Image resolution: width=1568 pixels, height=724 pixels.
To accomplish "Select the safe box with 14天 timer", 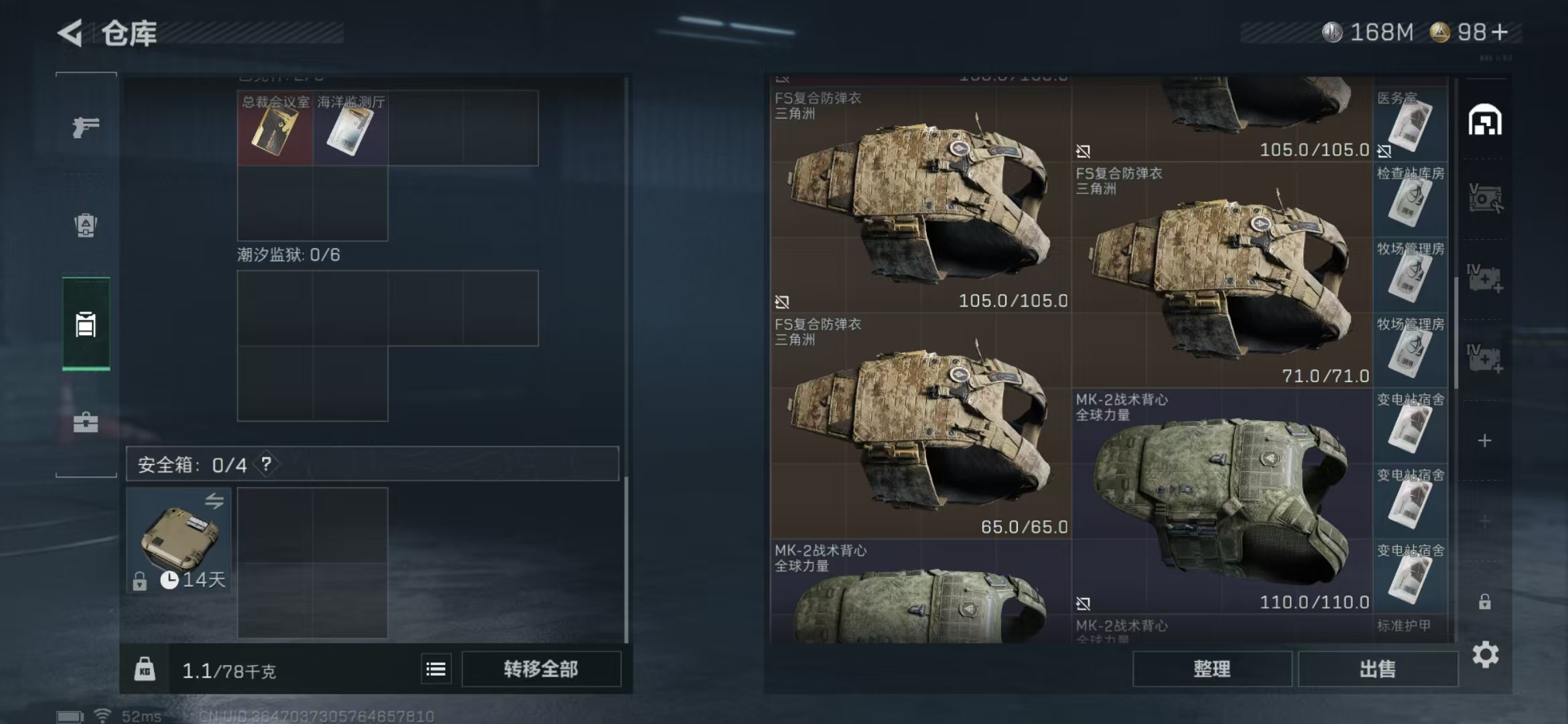I will pos(179,540).
